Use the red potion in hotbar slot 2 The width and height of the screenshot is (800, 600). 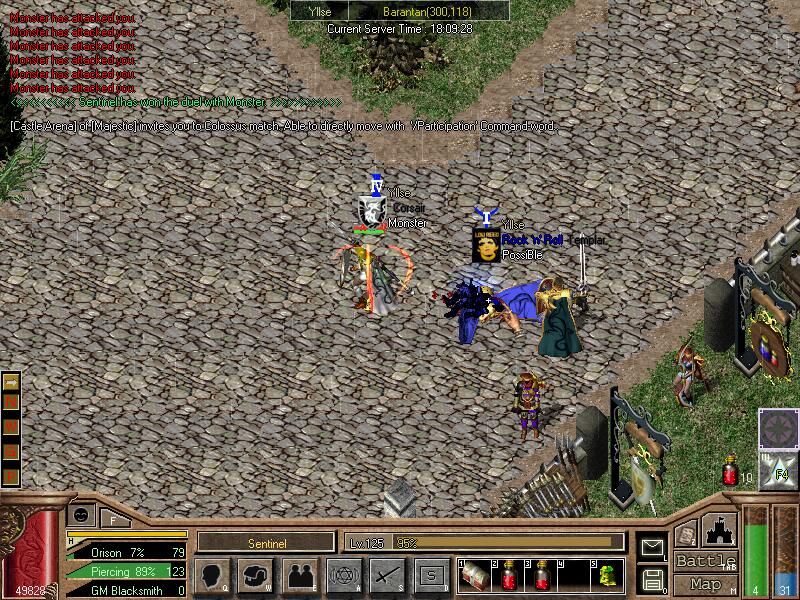tap(509, 574)
